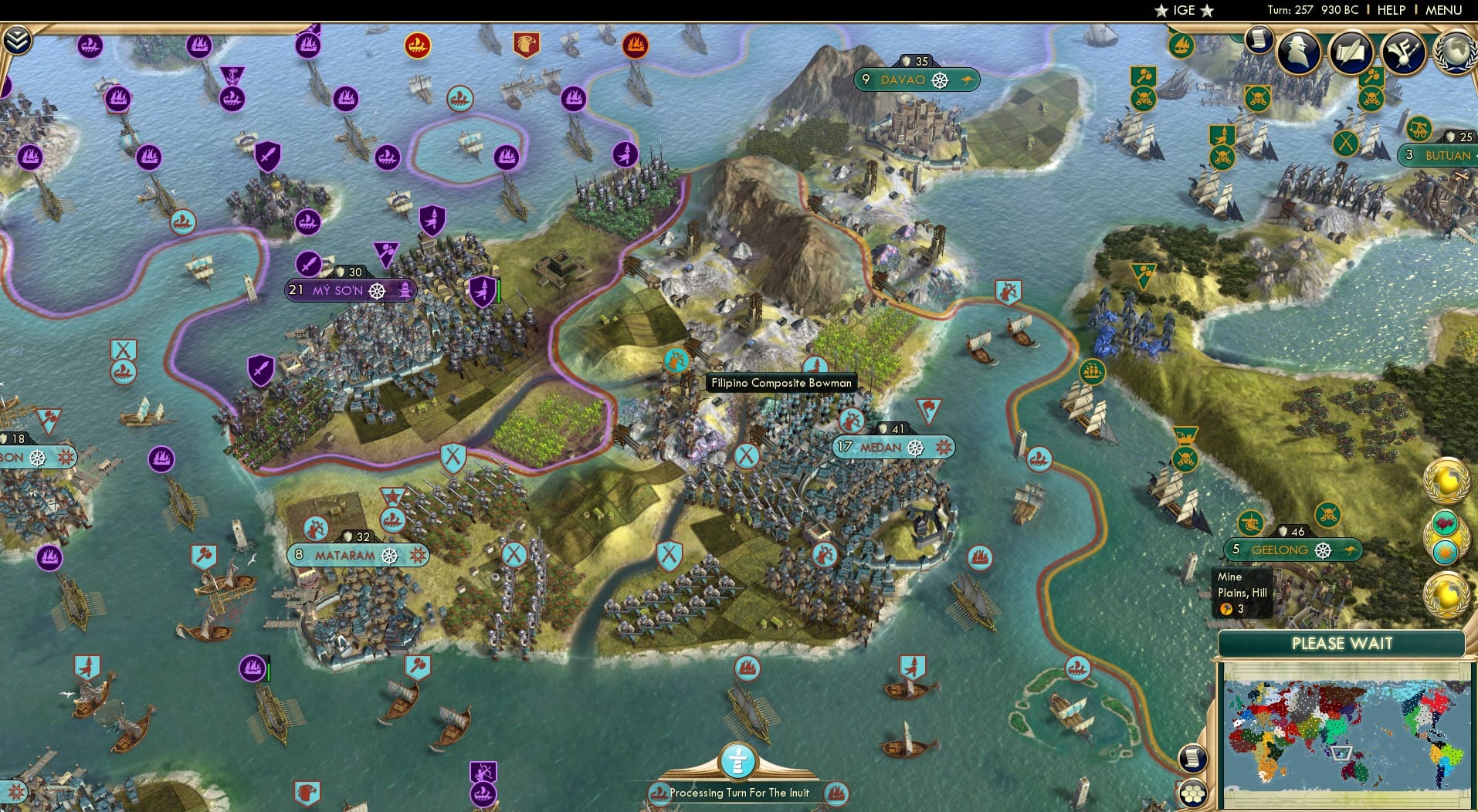Open the Espionage overview spy icon
Viewport: 1478px width, 812px height.
pyautogui.click(x=1299, y=52)
